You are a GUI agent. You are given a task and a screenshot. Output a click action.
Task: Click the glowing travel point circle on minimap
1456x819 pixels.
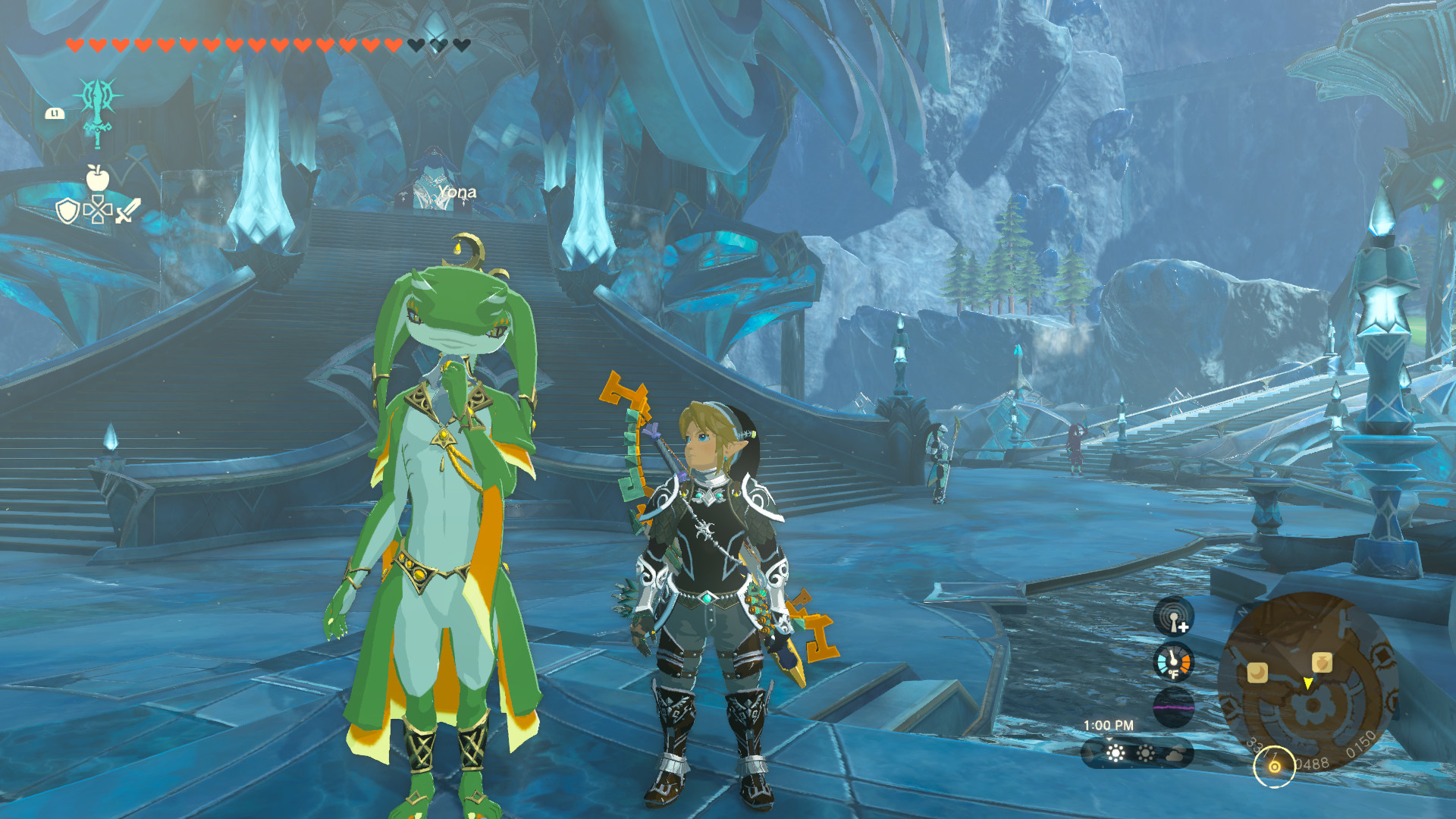pos(1275,766)
